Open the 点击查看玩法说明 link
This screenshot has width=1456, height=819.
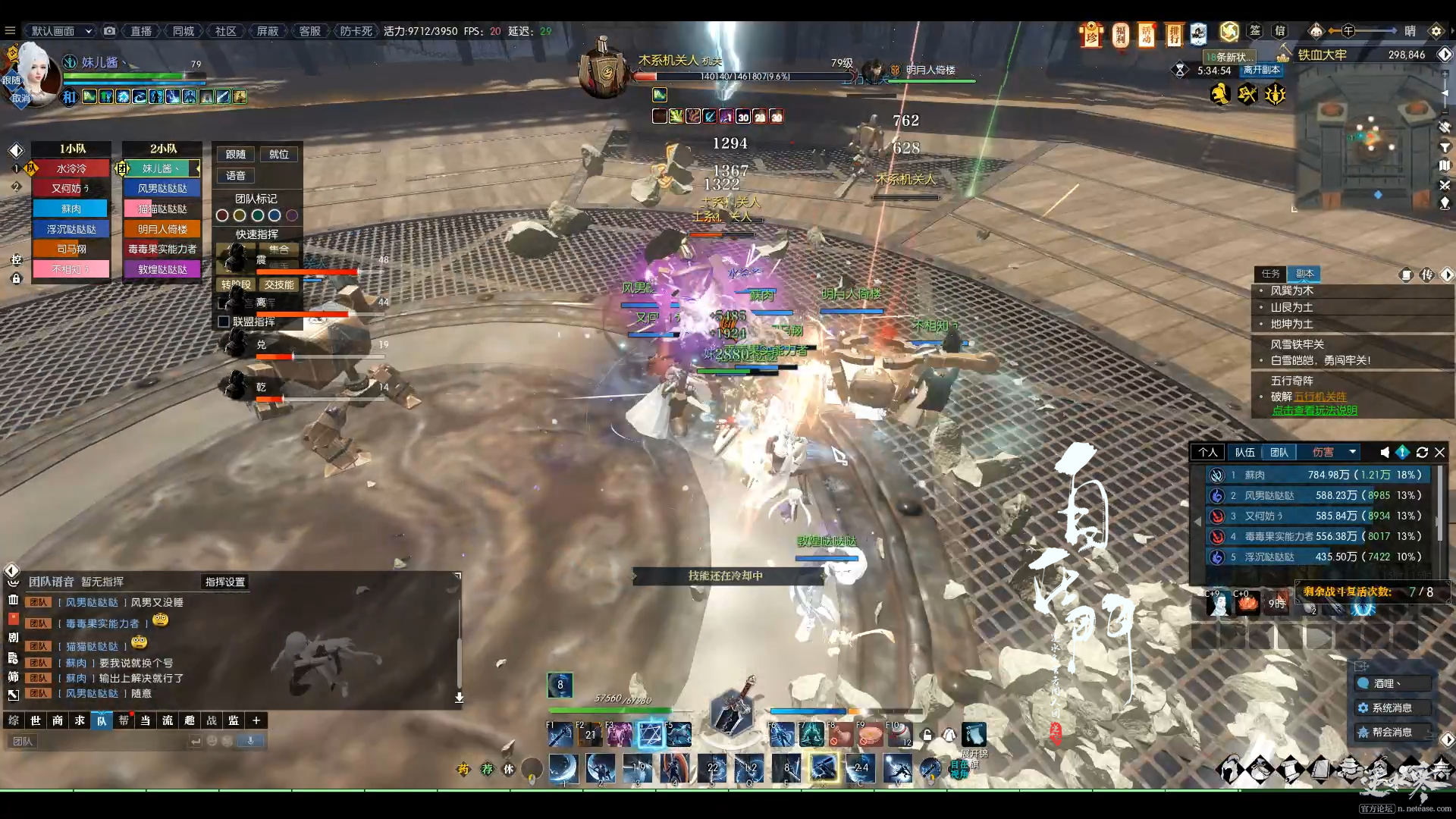coord(1315,410)
